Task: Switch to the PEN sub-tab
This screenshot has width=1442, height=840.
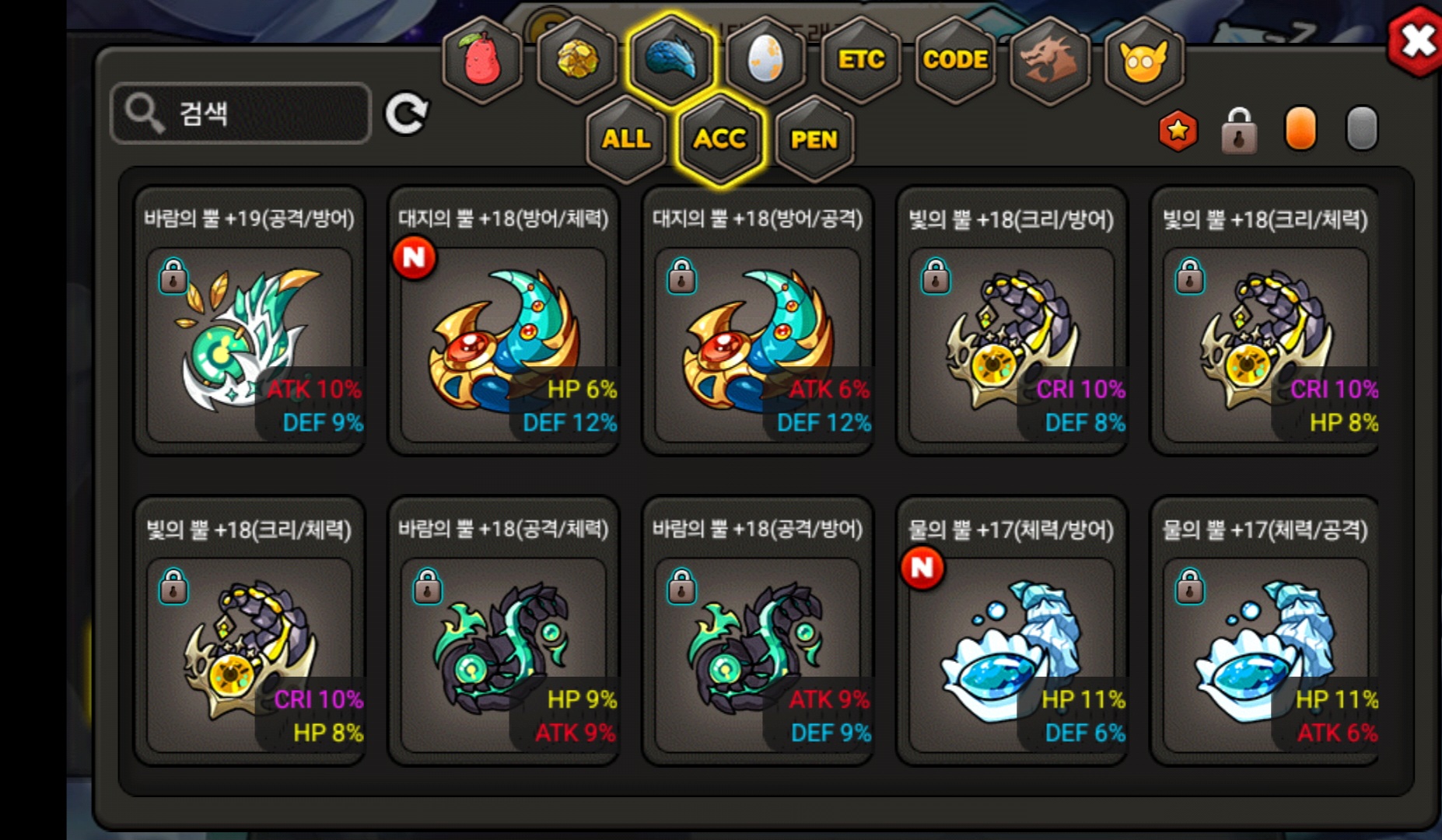Action: [814, 139]
